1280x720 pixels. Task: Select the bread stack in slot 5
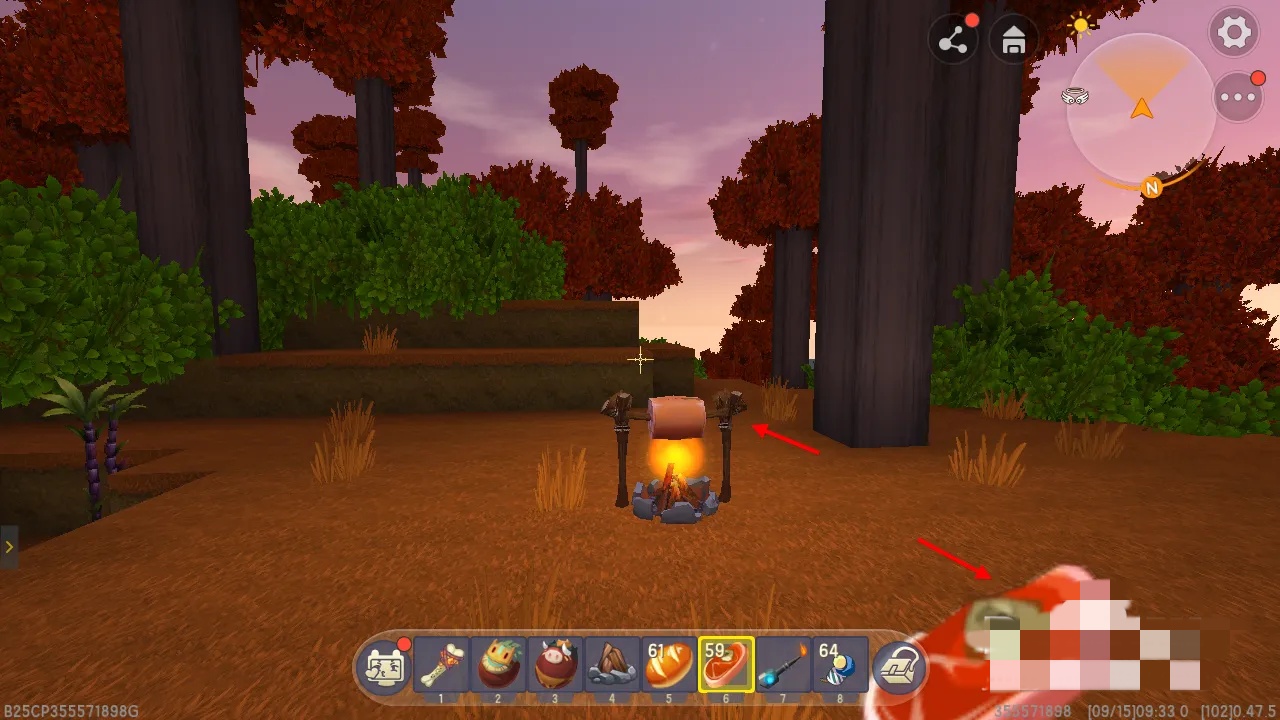pyautogui.click(x=669, y=664)
